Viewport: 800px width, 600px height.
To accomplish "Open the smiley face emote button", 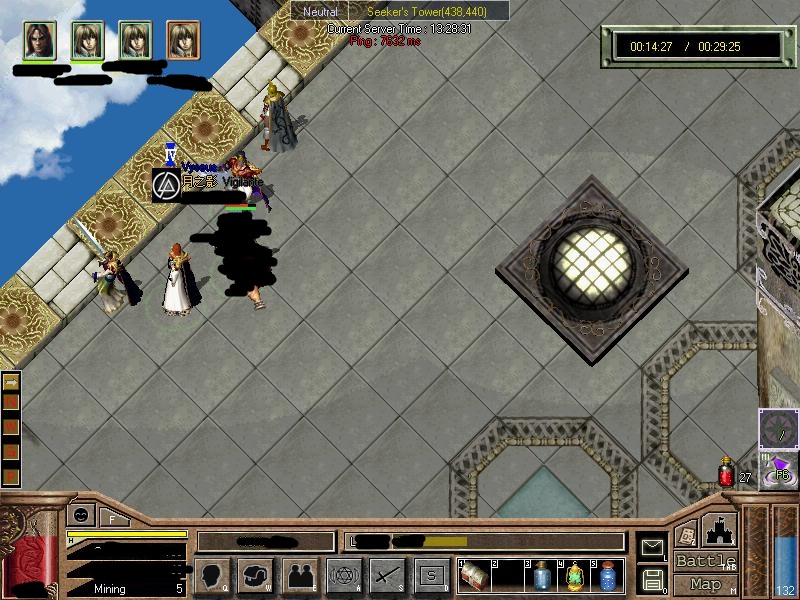I will [79, 516].
